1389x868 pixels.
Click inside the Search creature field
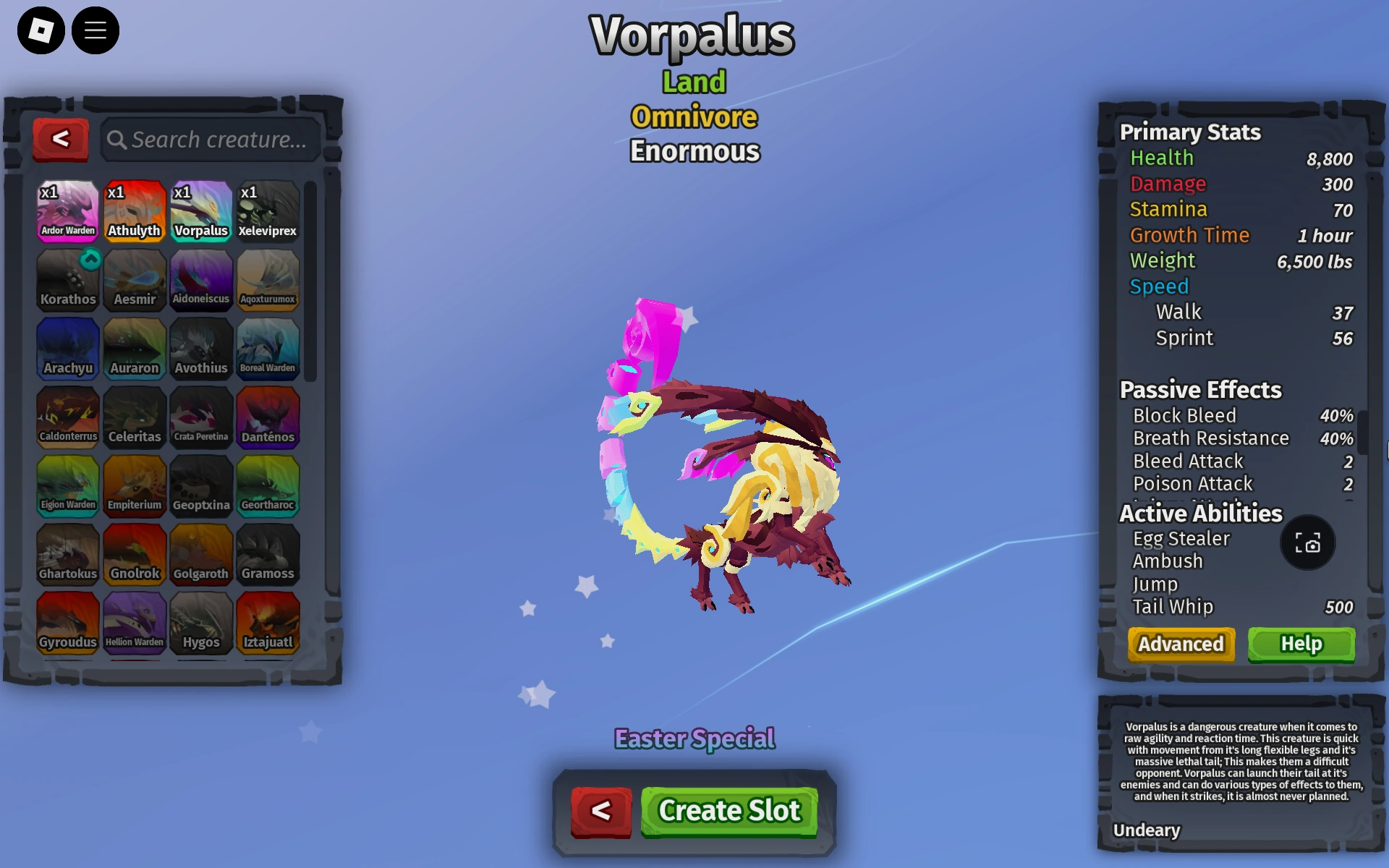pyautogui.click(x=217, y=140)
